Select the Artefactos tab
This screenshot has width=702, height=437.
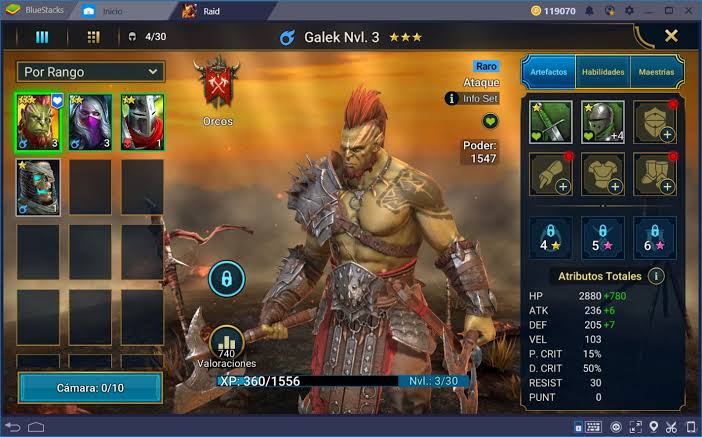tap(548, 72)
